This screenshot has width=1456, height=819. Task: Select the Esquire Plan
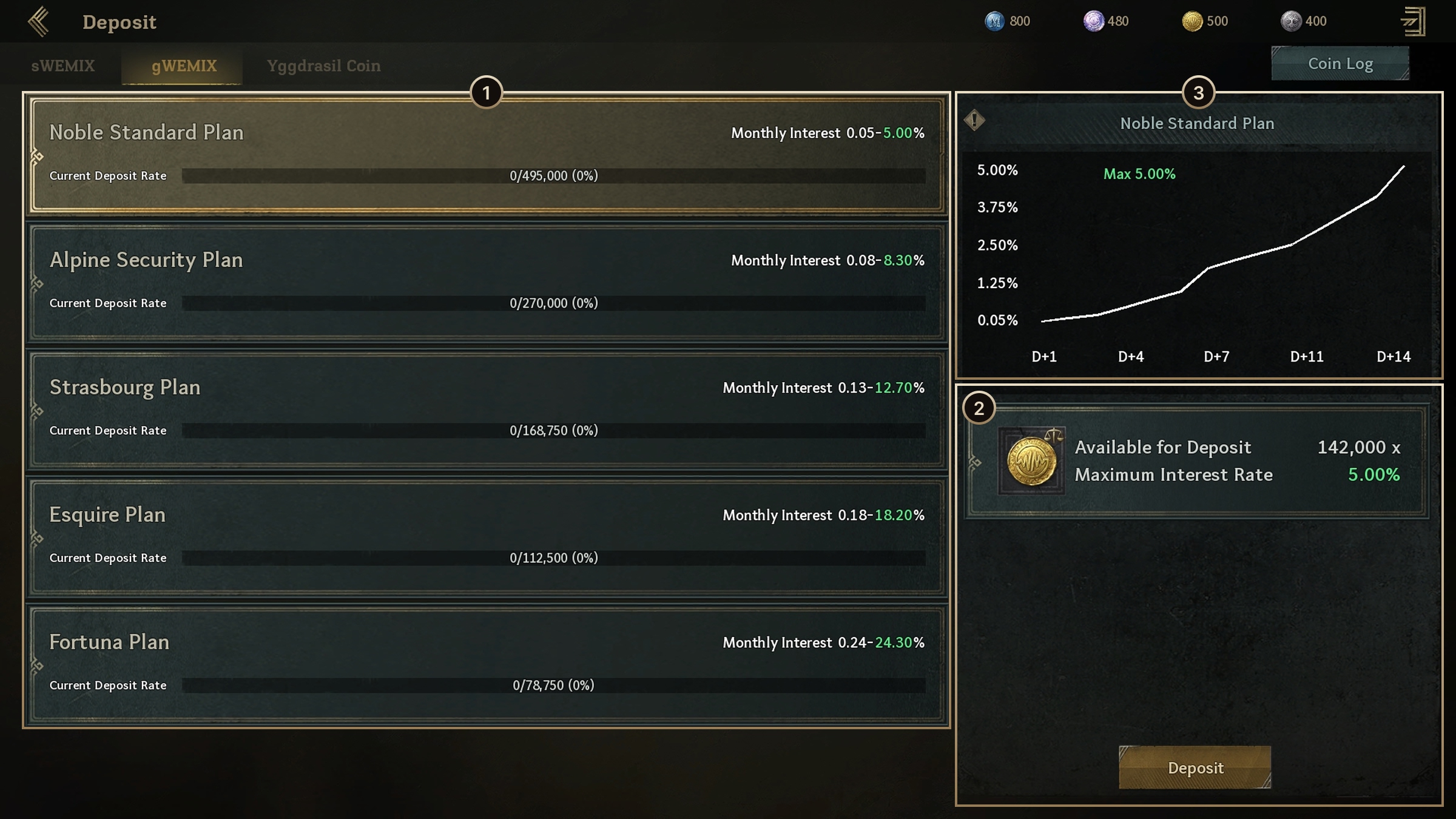[486, 536]
